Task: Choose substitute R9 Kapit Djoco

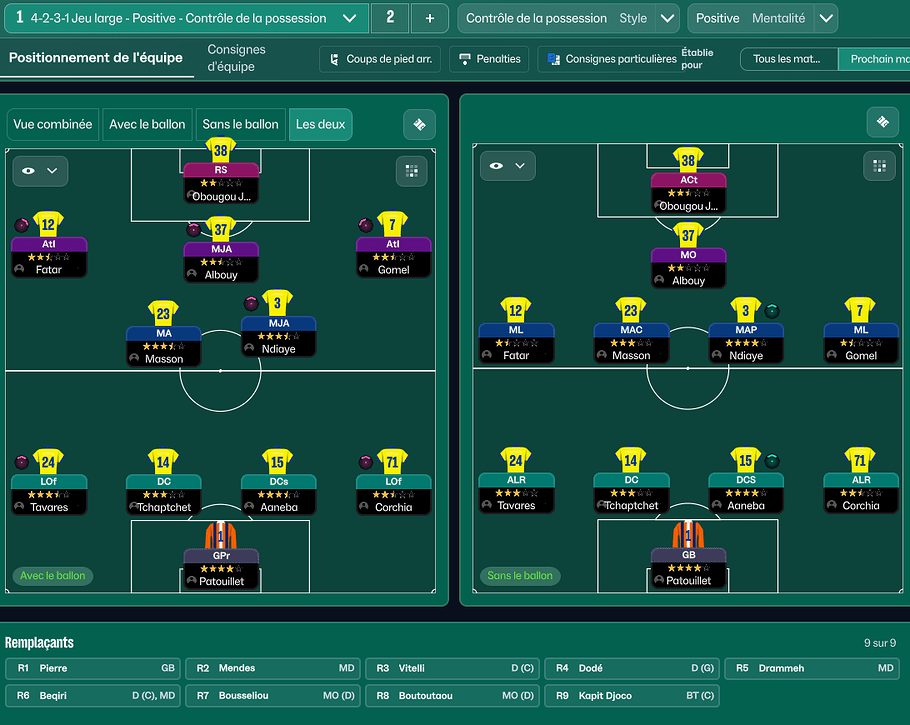Action: tap(633, 695)
